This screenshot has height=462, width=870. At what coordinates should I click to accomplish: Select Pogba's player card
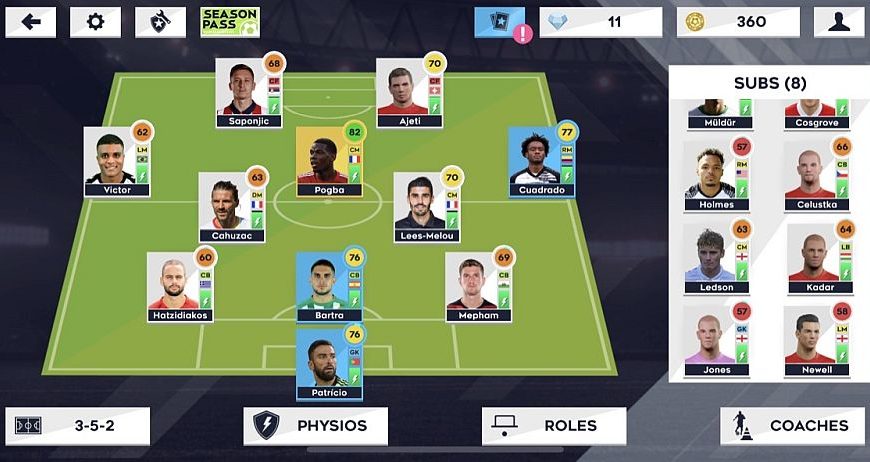(329, 162)
